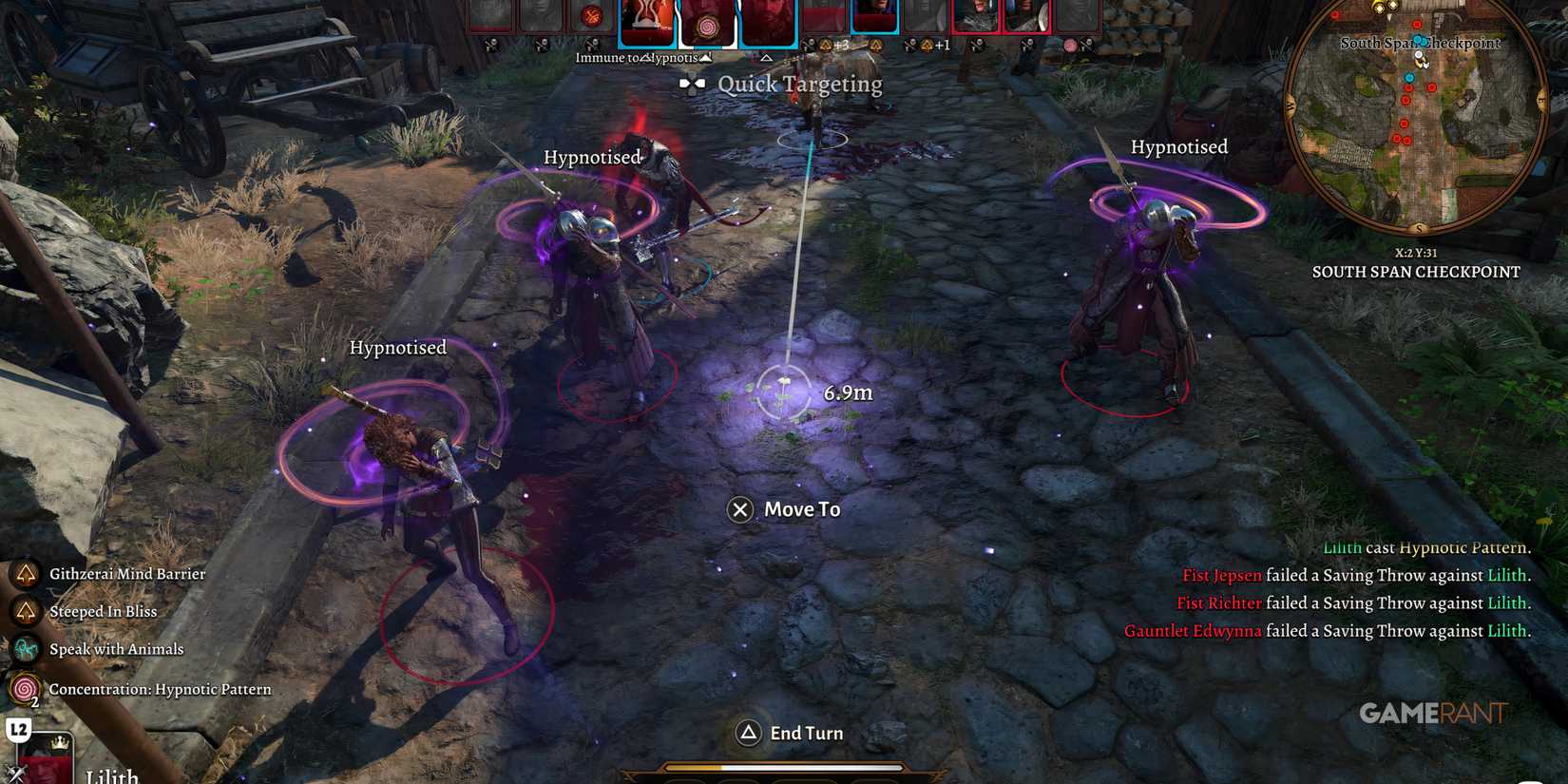
Task: Select the Githzerai Mind Barrier status icon
Action: [x=24, y=574]
